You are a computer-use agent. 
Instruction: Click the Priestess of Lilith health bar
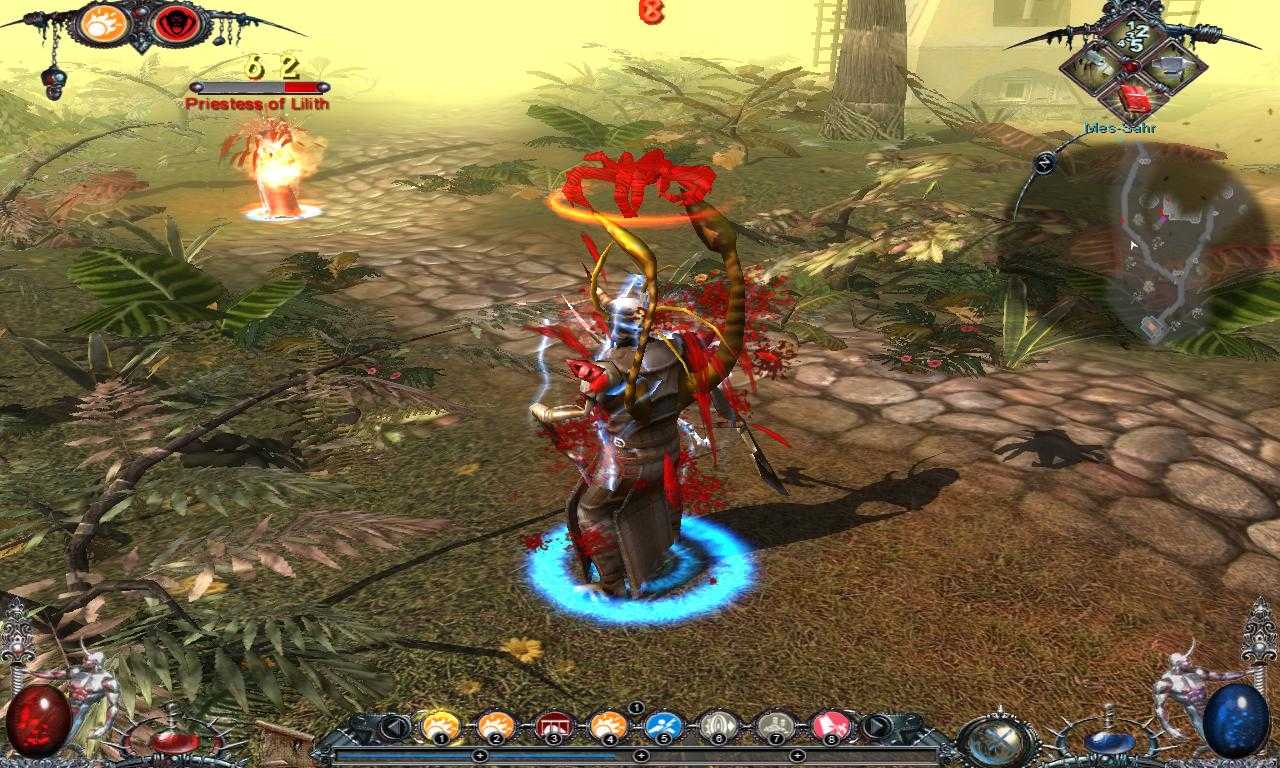[x=258, y=86]
